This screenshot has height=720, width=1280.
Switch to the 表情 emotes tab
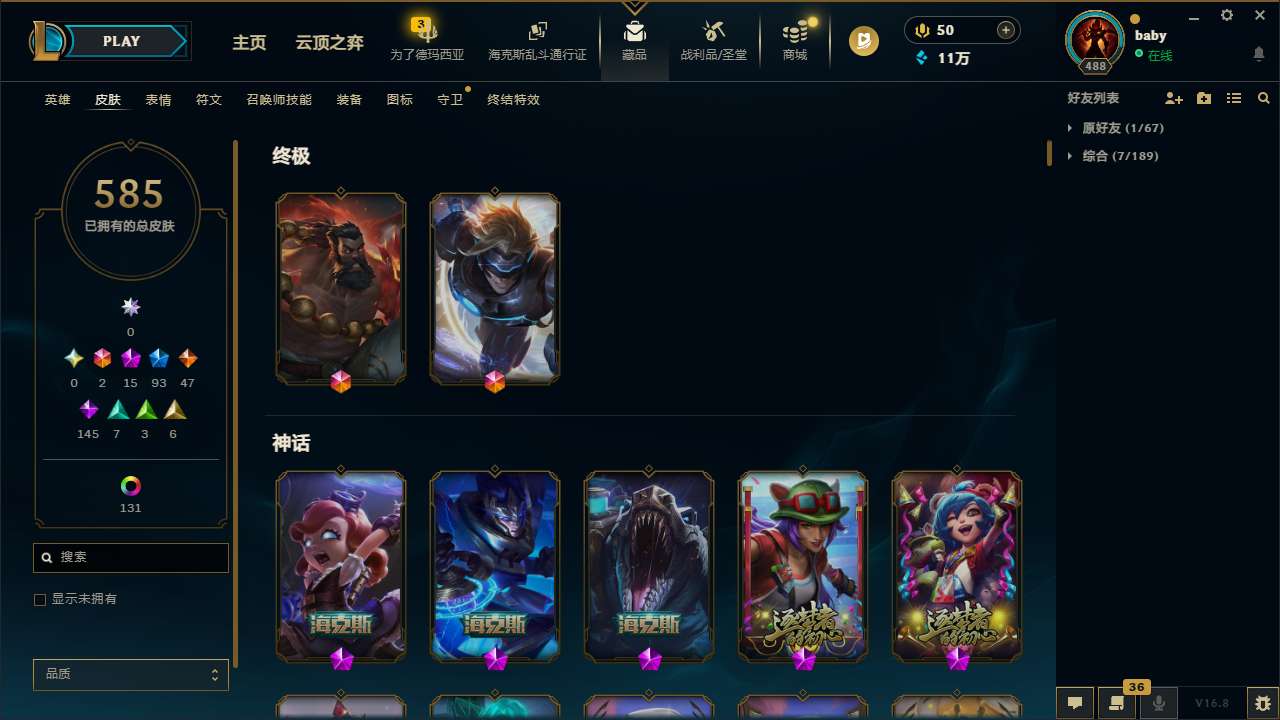[x=157, y=100]
